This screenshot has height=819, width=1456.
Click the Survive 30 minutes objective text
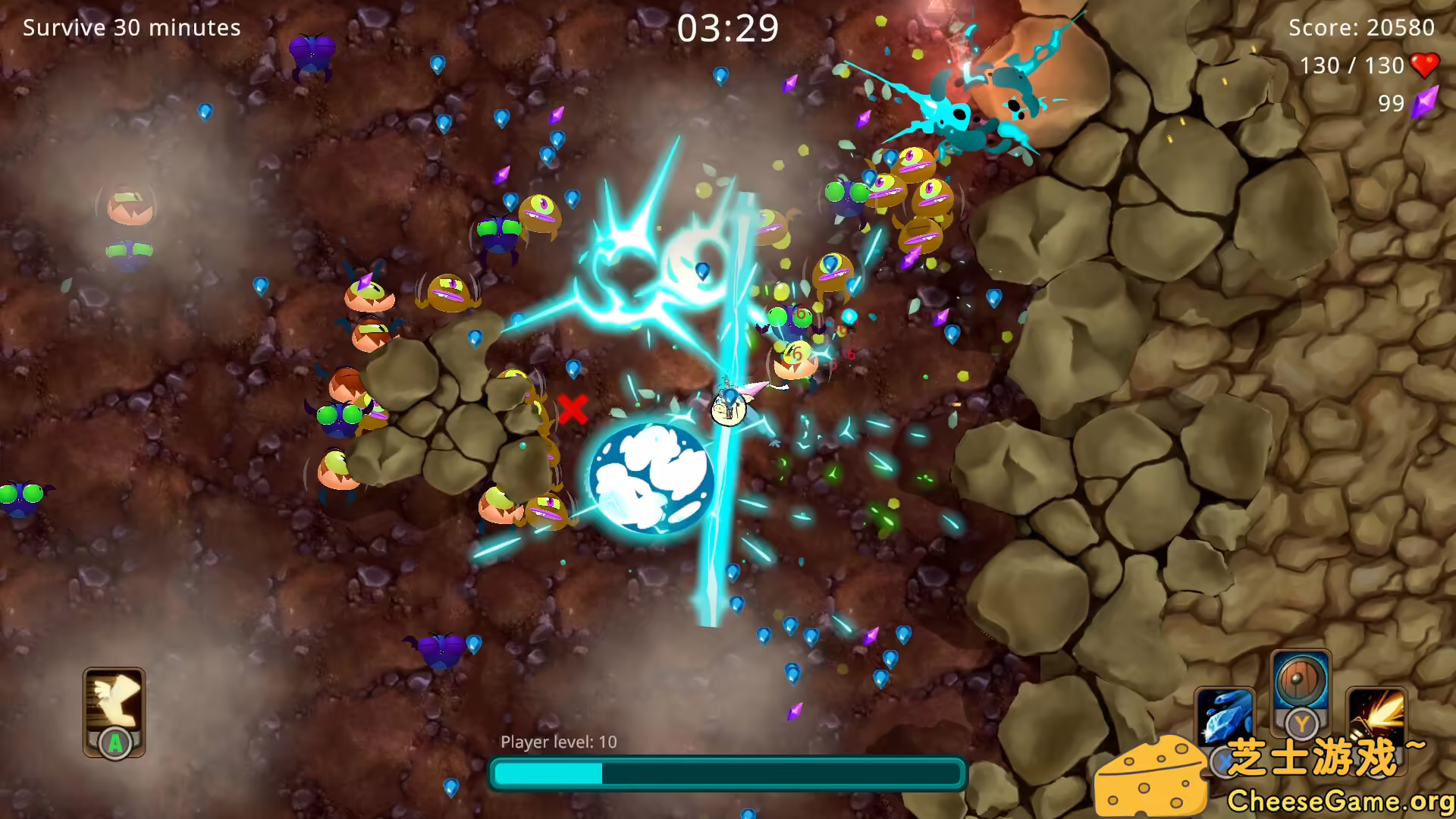pos(131,28)
